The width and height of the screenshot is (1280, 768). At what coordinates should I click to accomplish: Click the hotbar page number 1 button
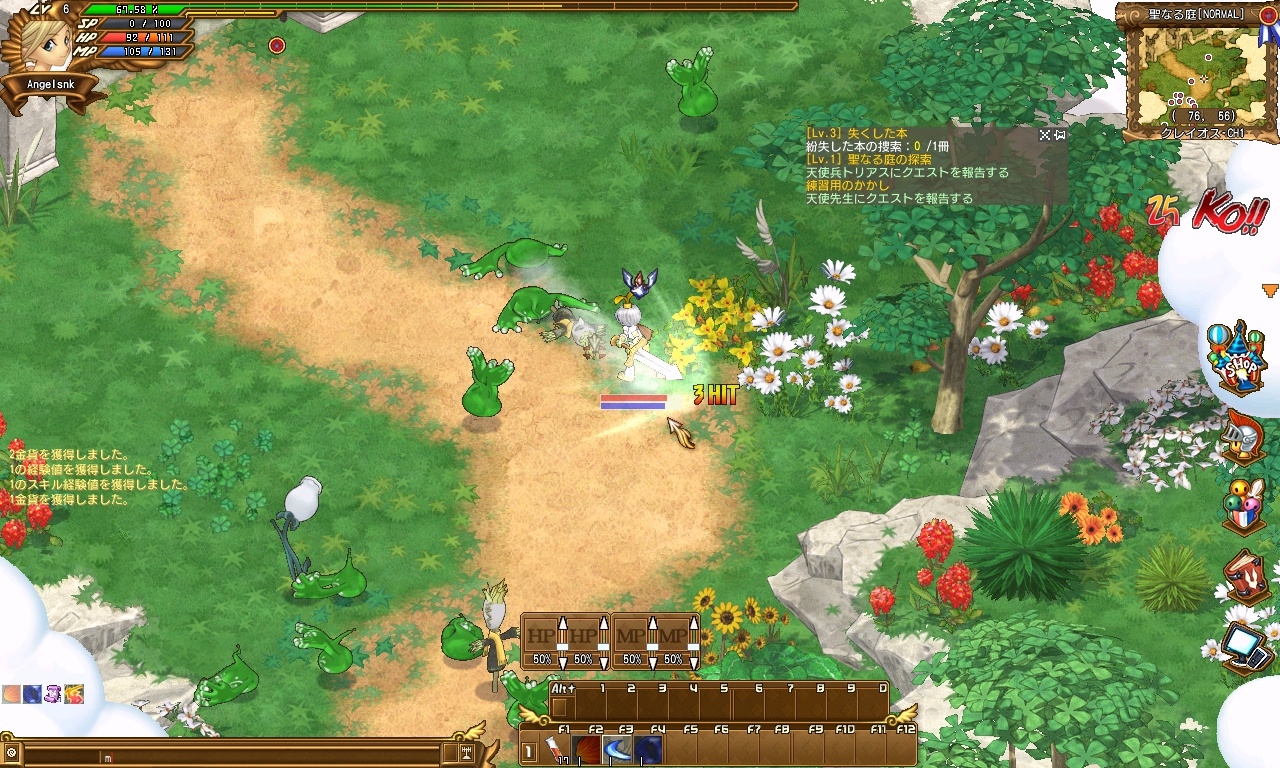pos(528,752)
